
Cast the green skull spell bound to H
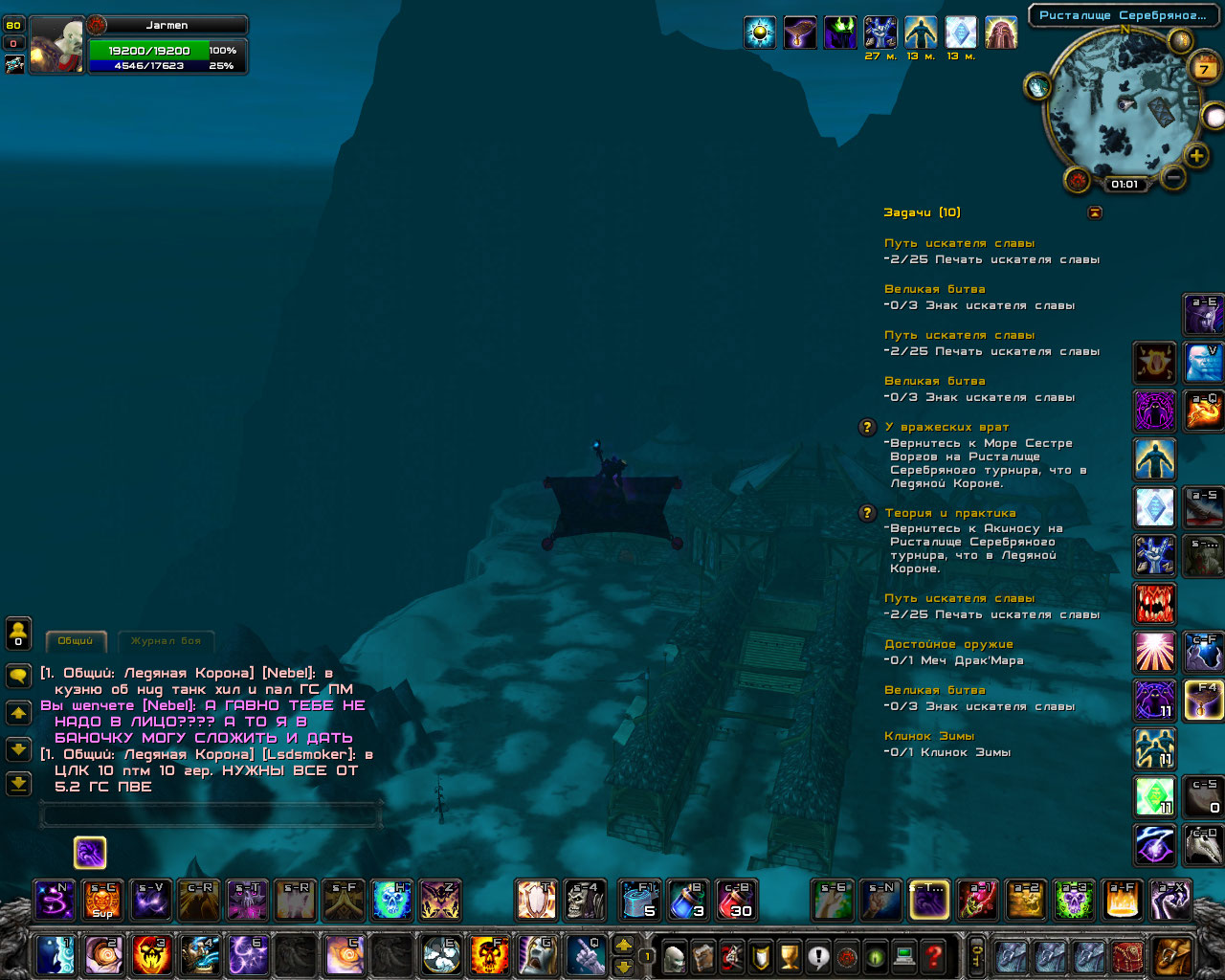pos(391,900)
